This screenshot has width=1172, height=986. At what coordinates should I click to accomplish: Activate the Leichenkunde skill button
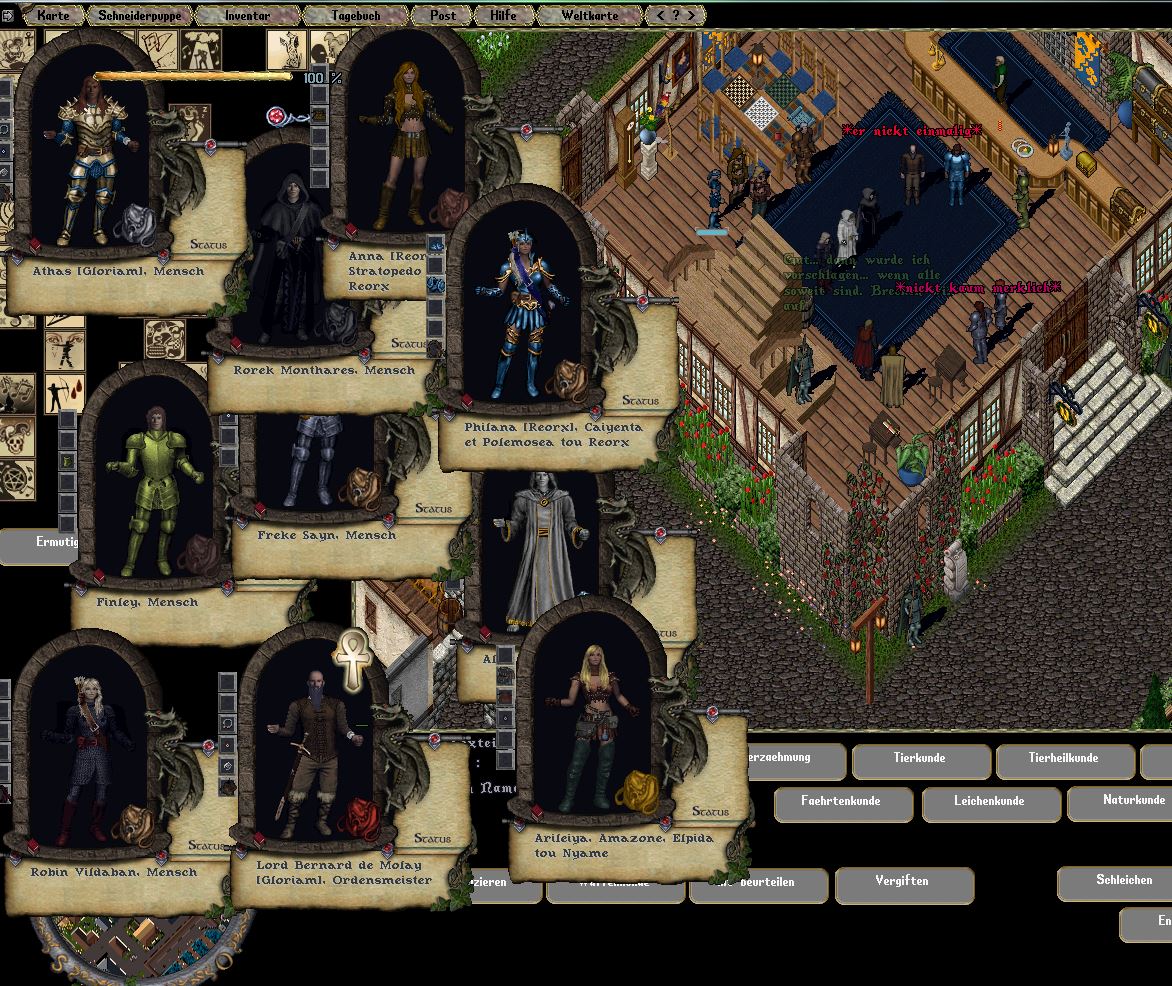(x=988, y=802)
